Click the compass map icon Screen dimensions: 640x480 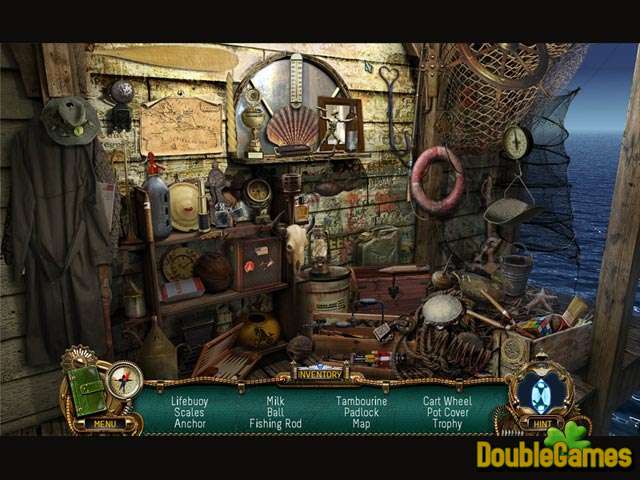point(125,381)
